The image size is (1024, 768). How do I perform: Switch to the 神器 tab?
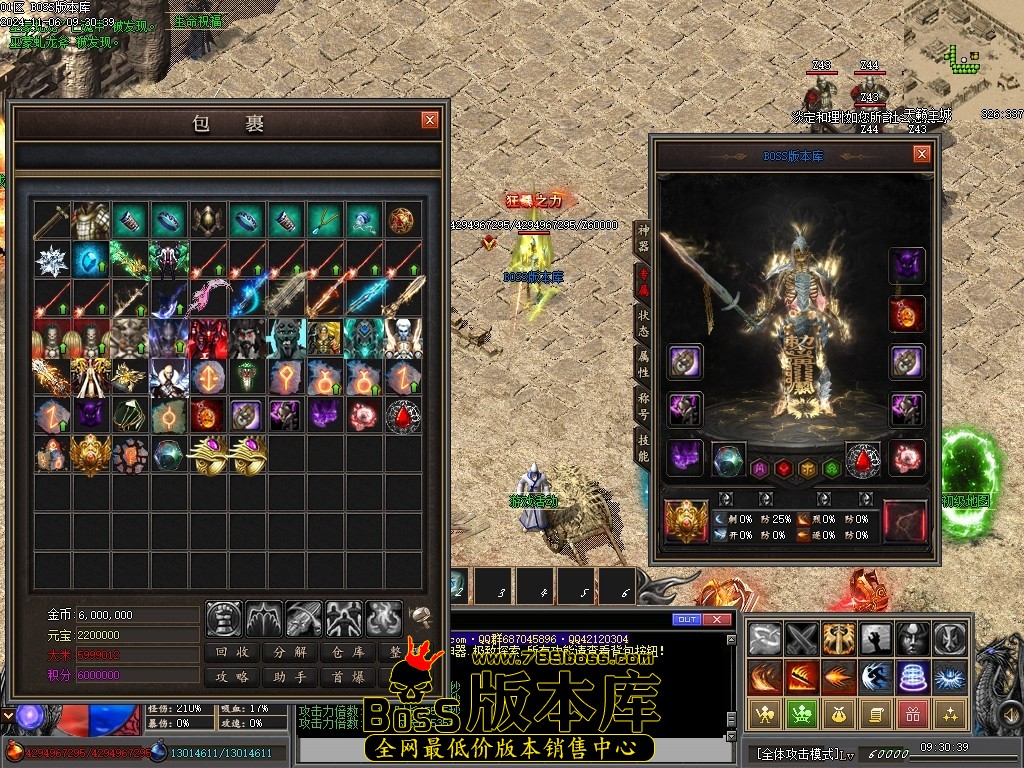[x=643, y=237]
